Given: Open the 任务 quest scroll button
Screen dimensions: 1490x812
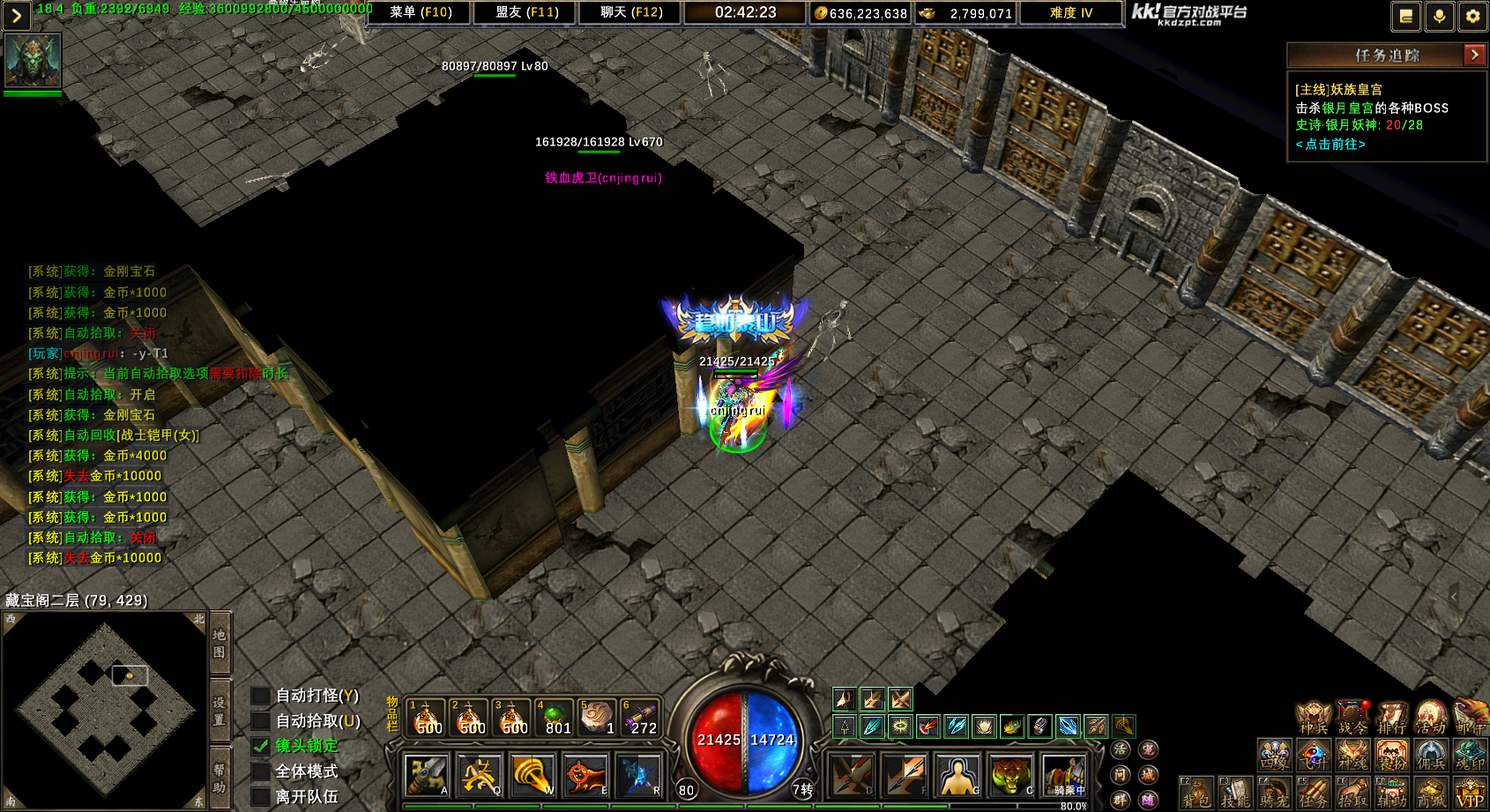Looking at the screenshot, I should click(x=1313, y=793).
